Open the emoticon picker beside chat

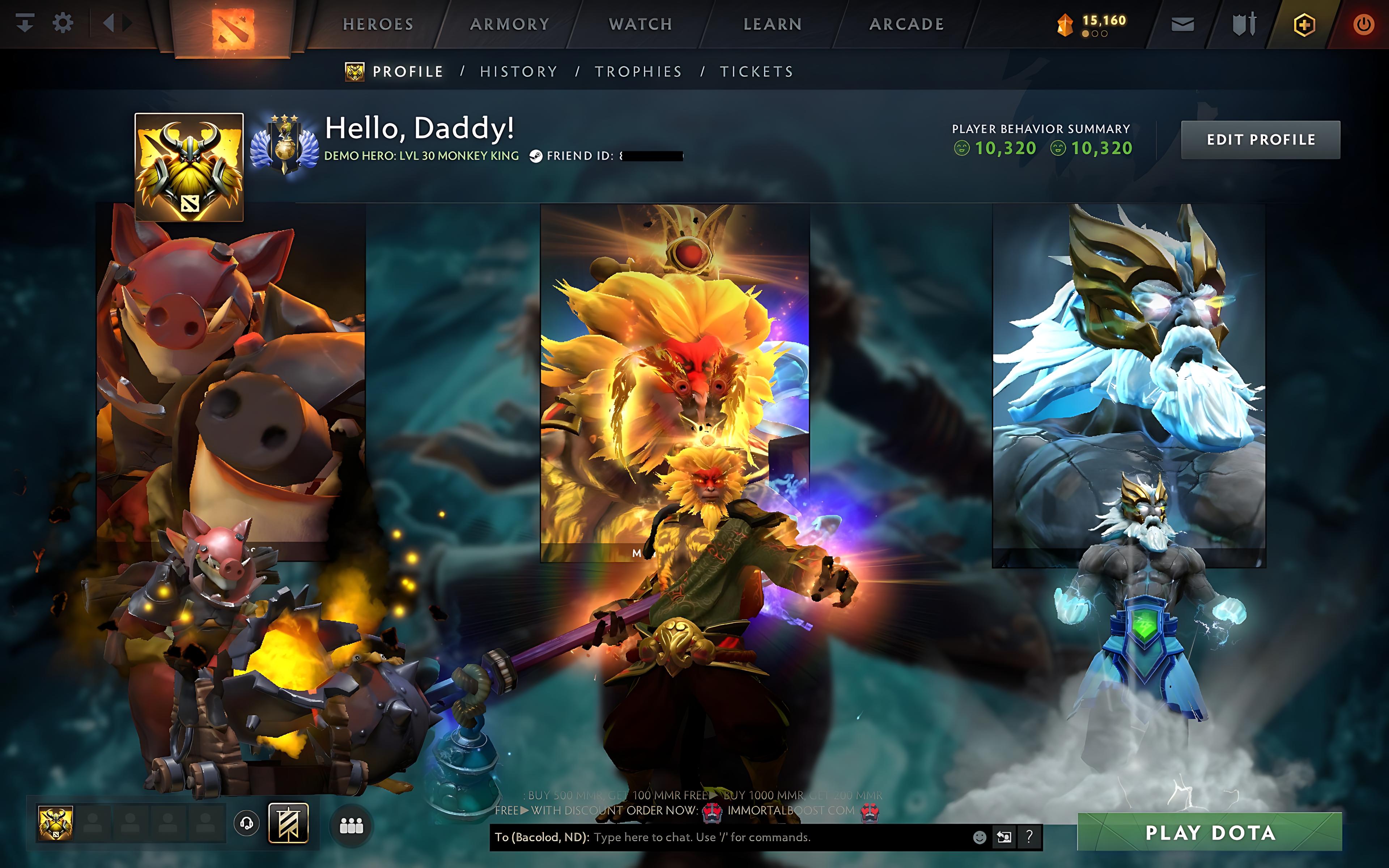click(980, 838)
